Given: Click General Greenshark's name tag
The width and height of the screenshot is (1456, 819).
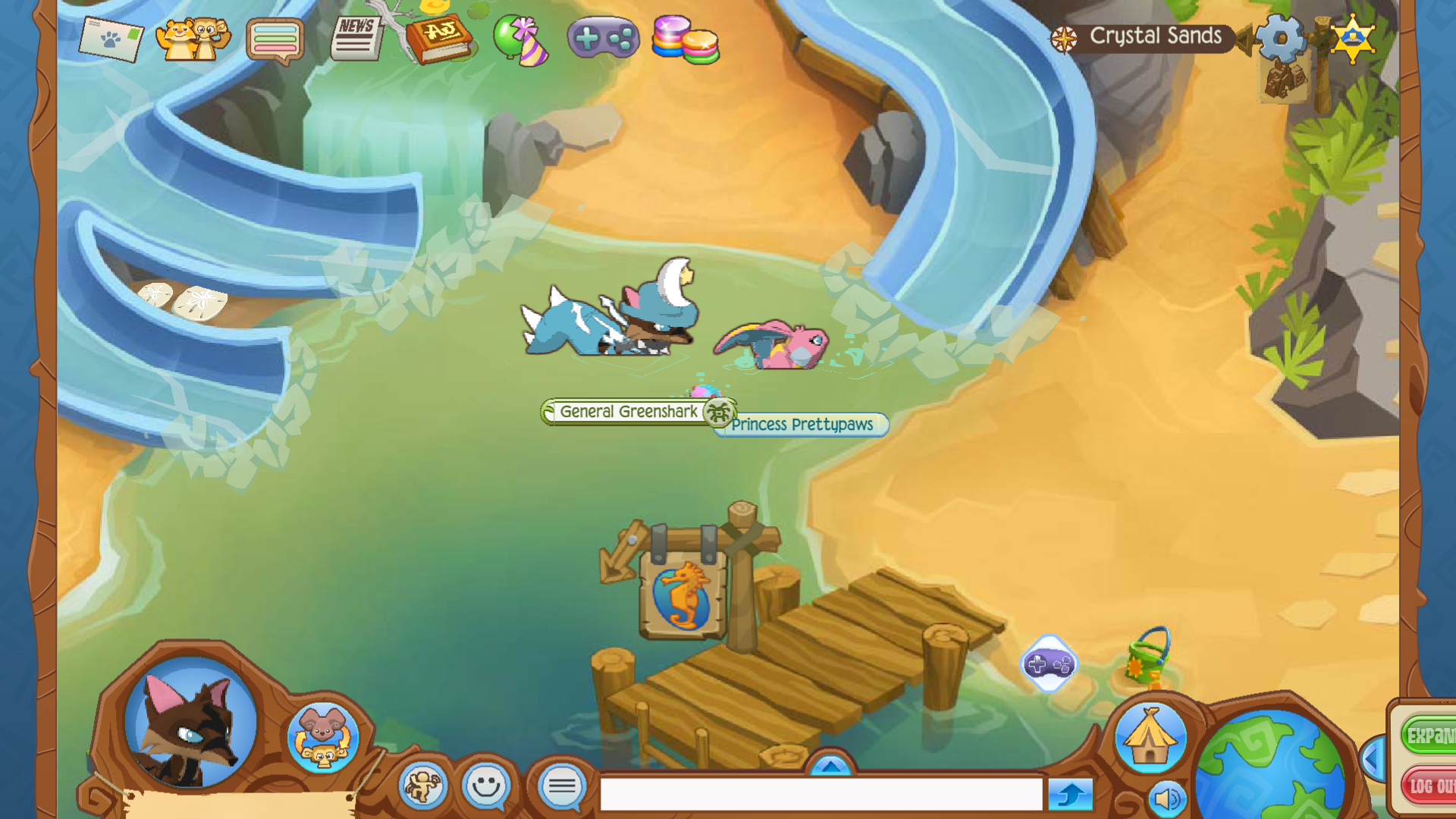Looking at the screenshot, I should coord(628,412).
